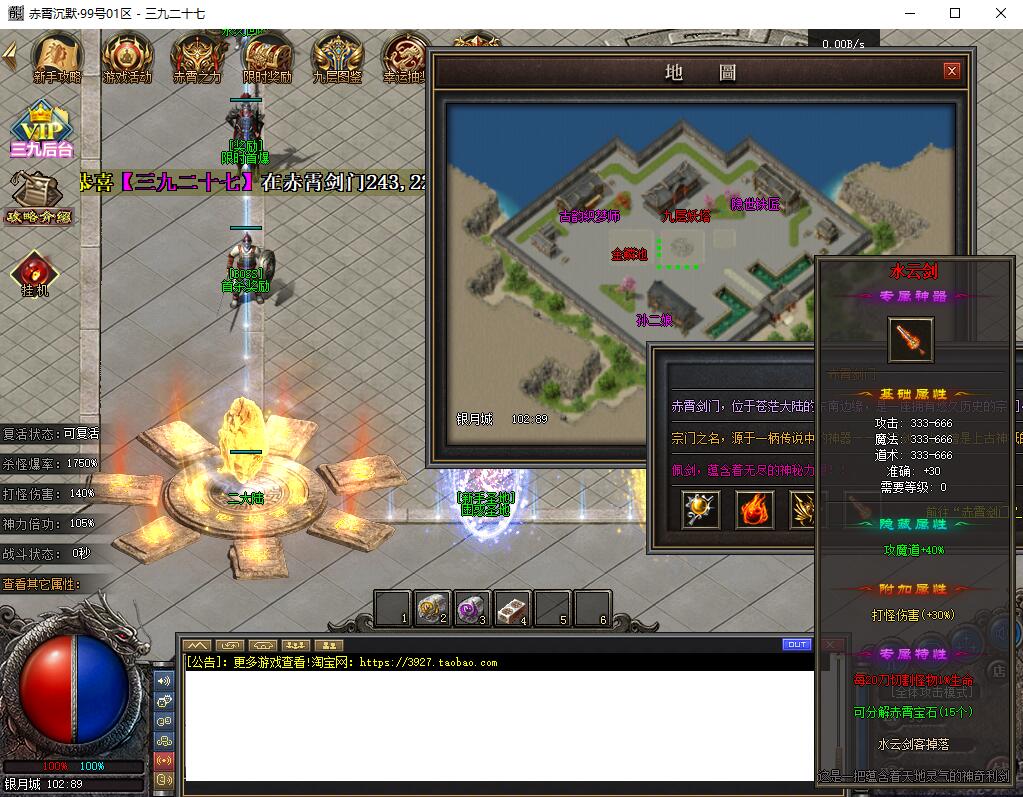Open the 九层图鉴 codex icon

tap(337, 57)
